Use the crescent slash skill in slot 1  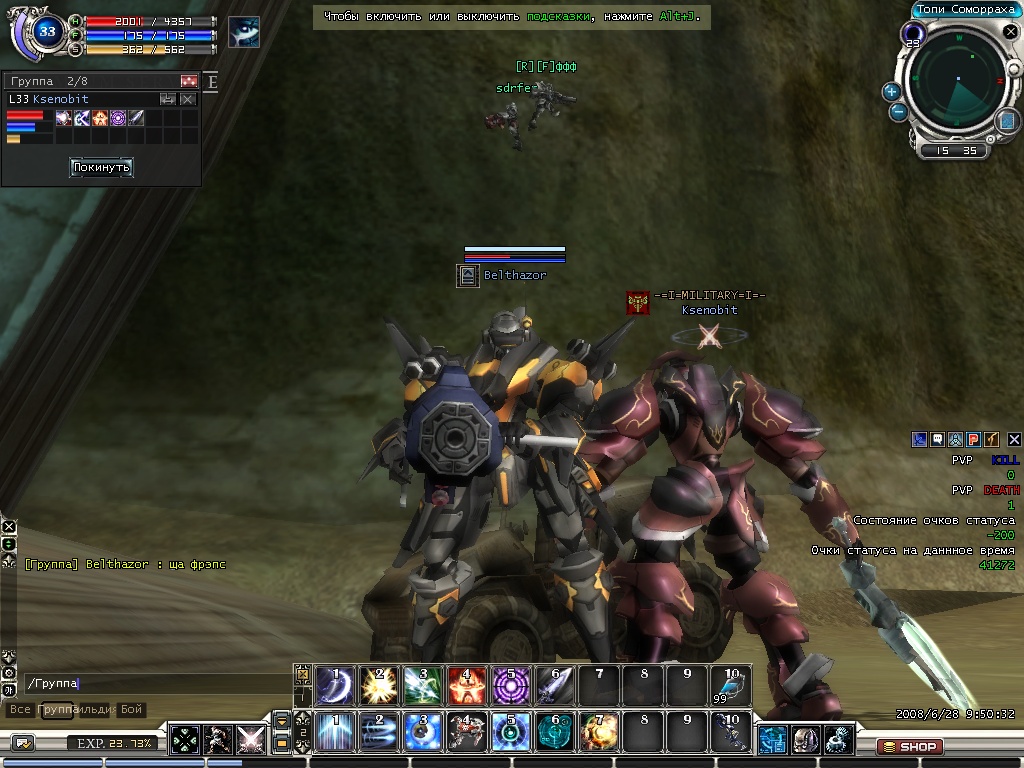(x=334, y=686)
